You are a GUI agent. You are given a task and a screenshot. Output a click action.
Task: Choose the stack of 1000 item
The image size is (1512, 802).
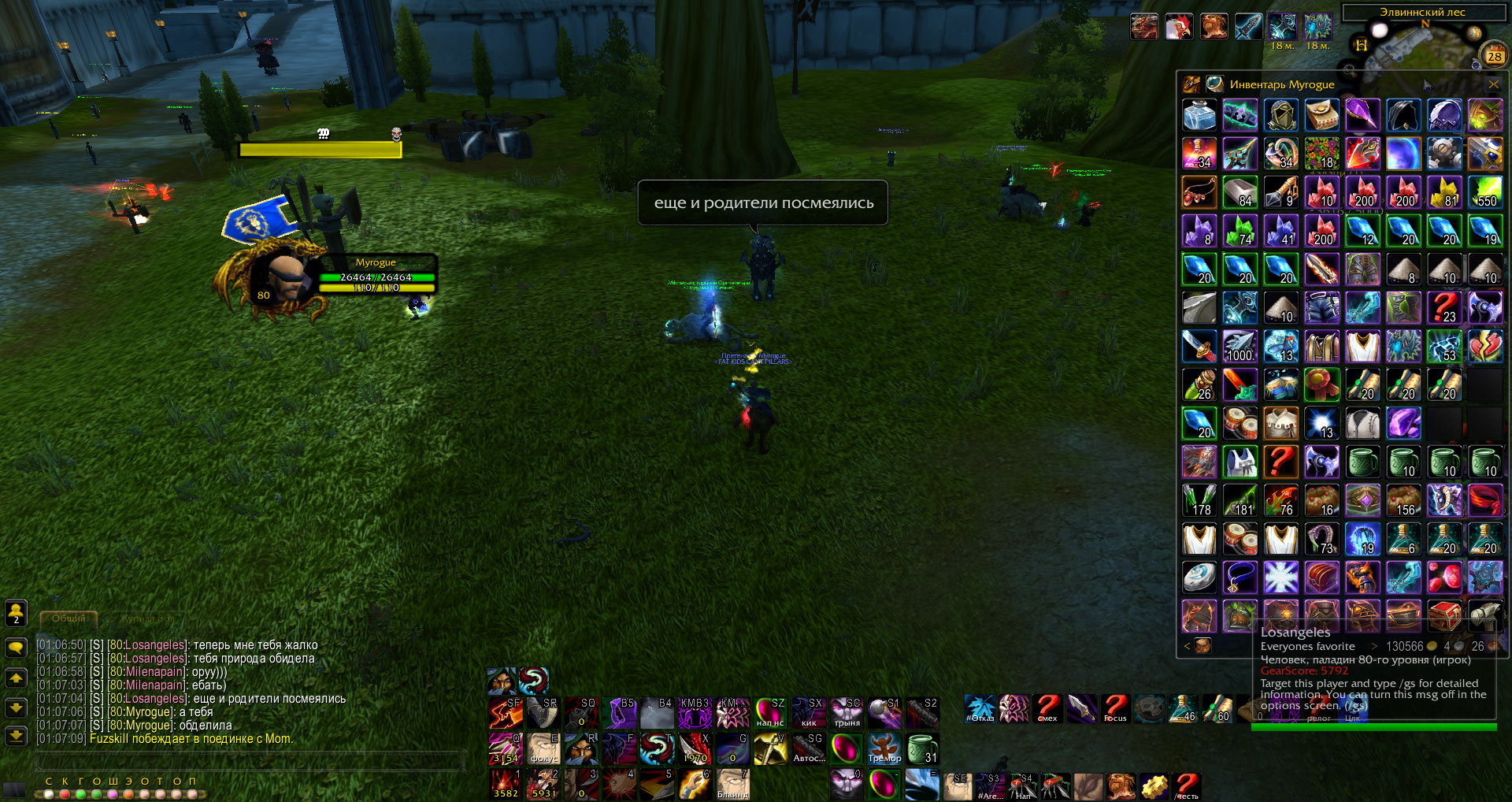pos(1240,347)
